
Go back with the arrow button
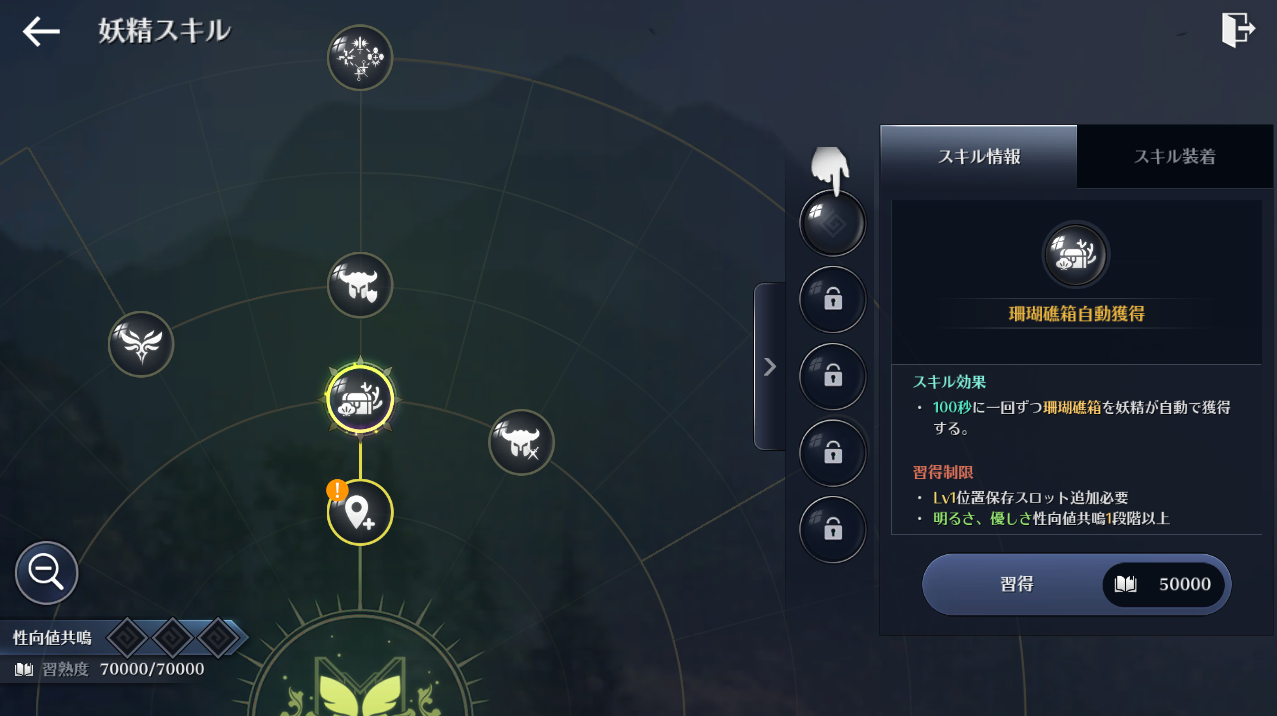coord(41,32)
